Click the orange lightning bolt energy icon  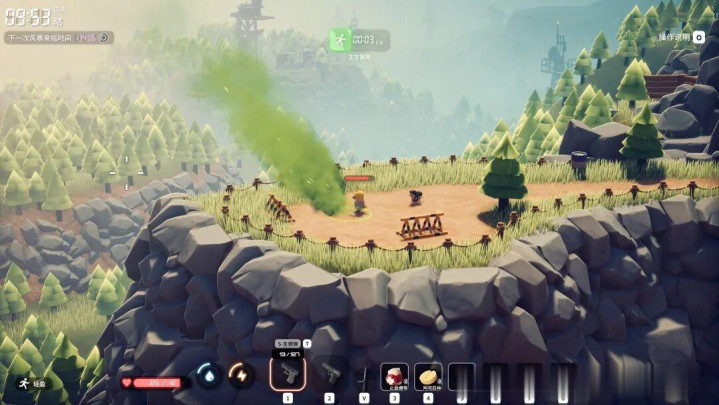240,375
